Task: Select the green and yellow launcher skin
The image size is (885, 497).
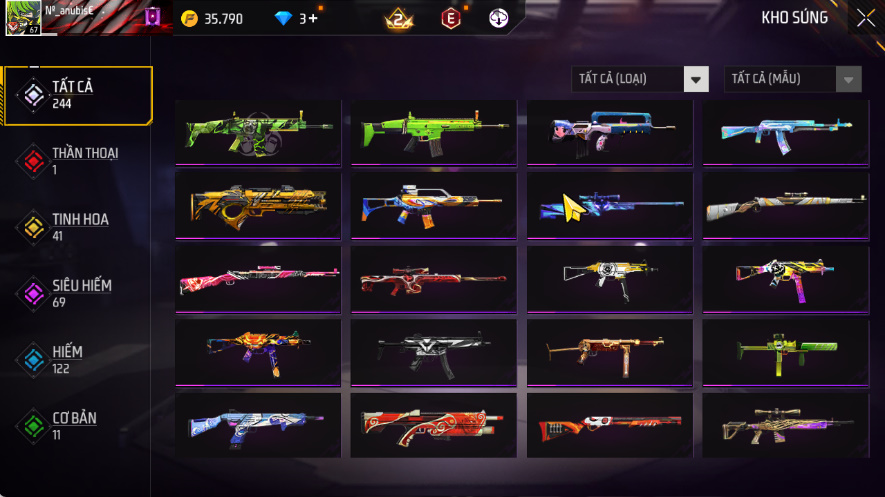Action: pos(784,350)
